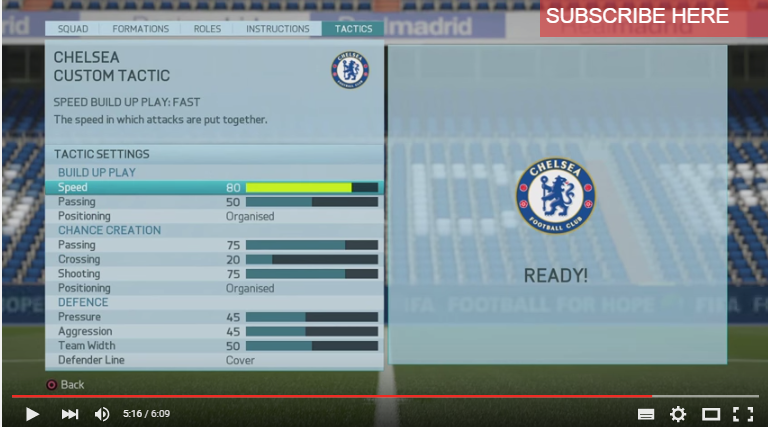Image resolution: width=768 pixels, height=427 pixels.
Task: Select the Aggression slider row
Action: [311, 331]
